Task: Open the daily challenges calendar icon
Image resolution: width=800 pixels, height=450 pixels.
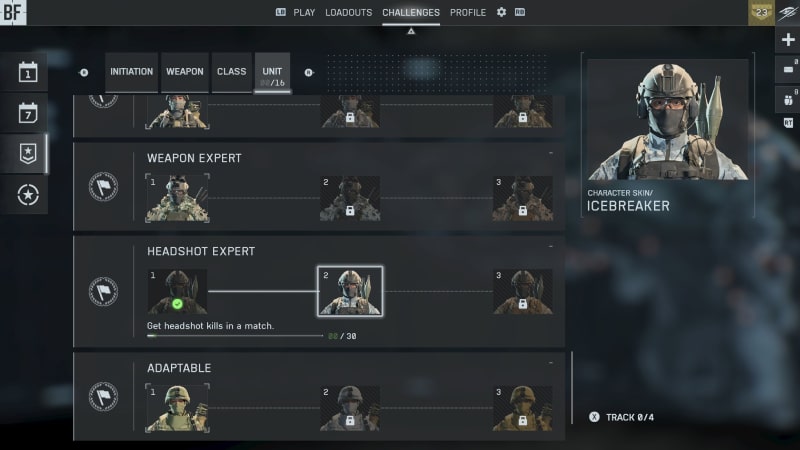Action: click(28, 72)
